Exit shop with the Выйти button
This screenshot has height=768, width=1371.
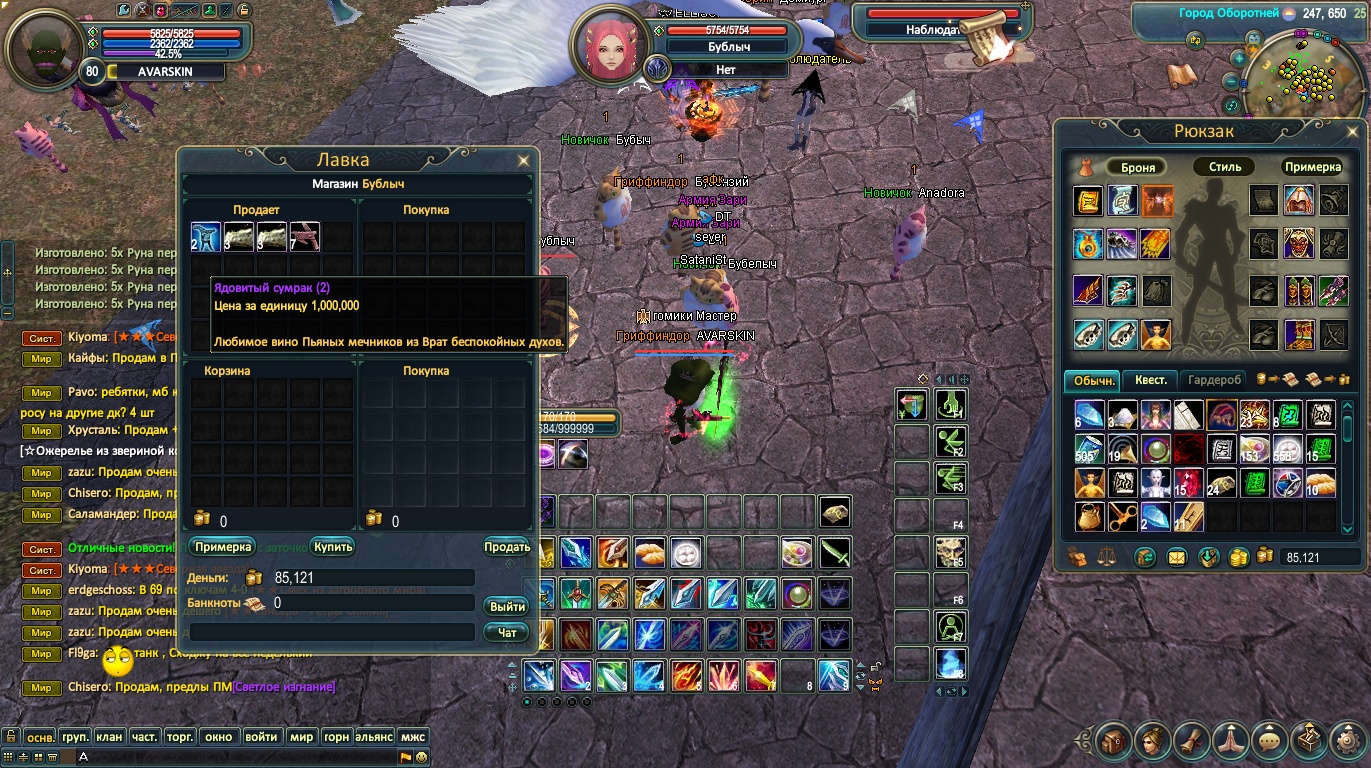pyautogui.click(x=508, y=607)
